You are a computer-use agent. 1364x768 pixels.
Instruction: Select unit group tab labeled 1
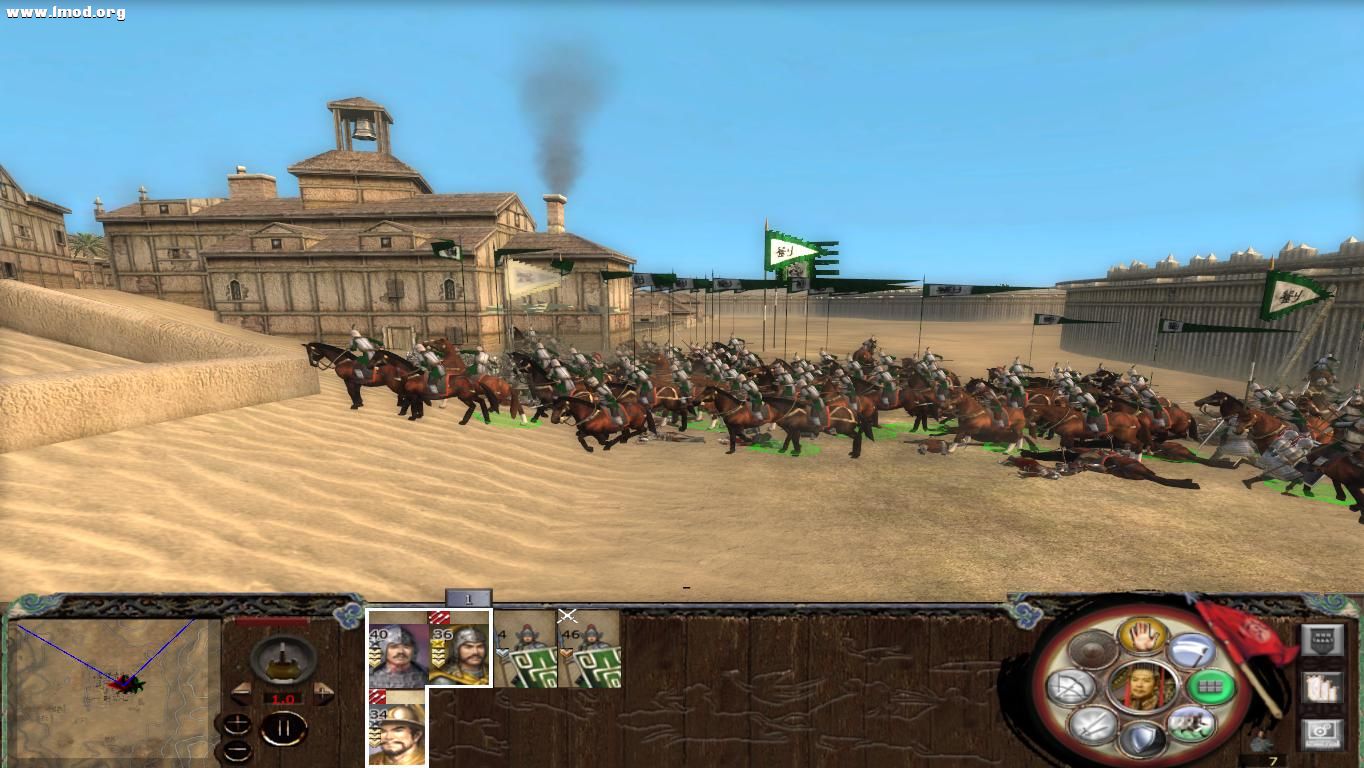[467, 598]
